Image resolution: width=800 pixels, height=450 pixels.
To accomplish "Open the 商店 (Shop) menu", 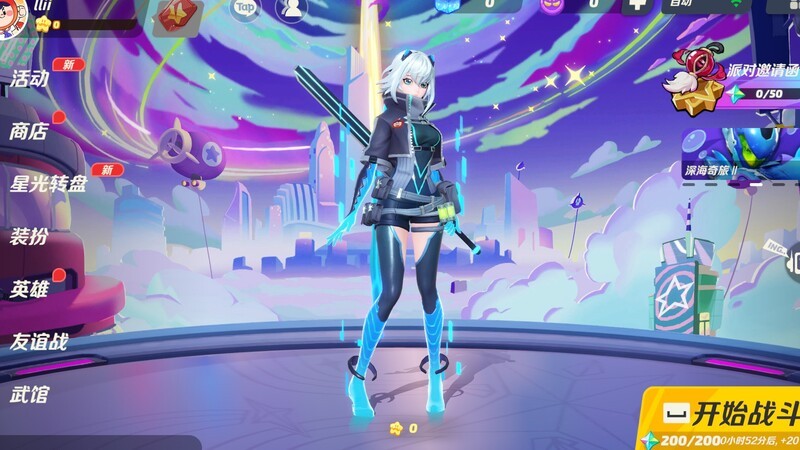I will coord(30,130).
